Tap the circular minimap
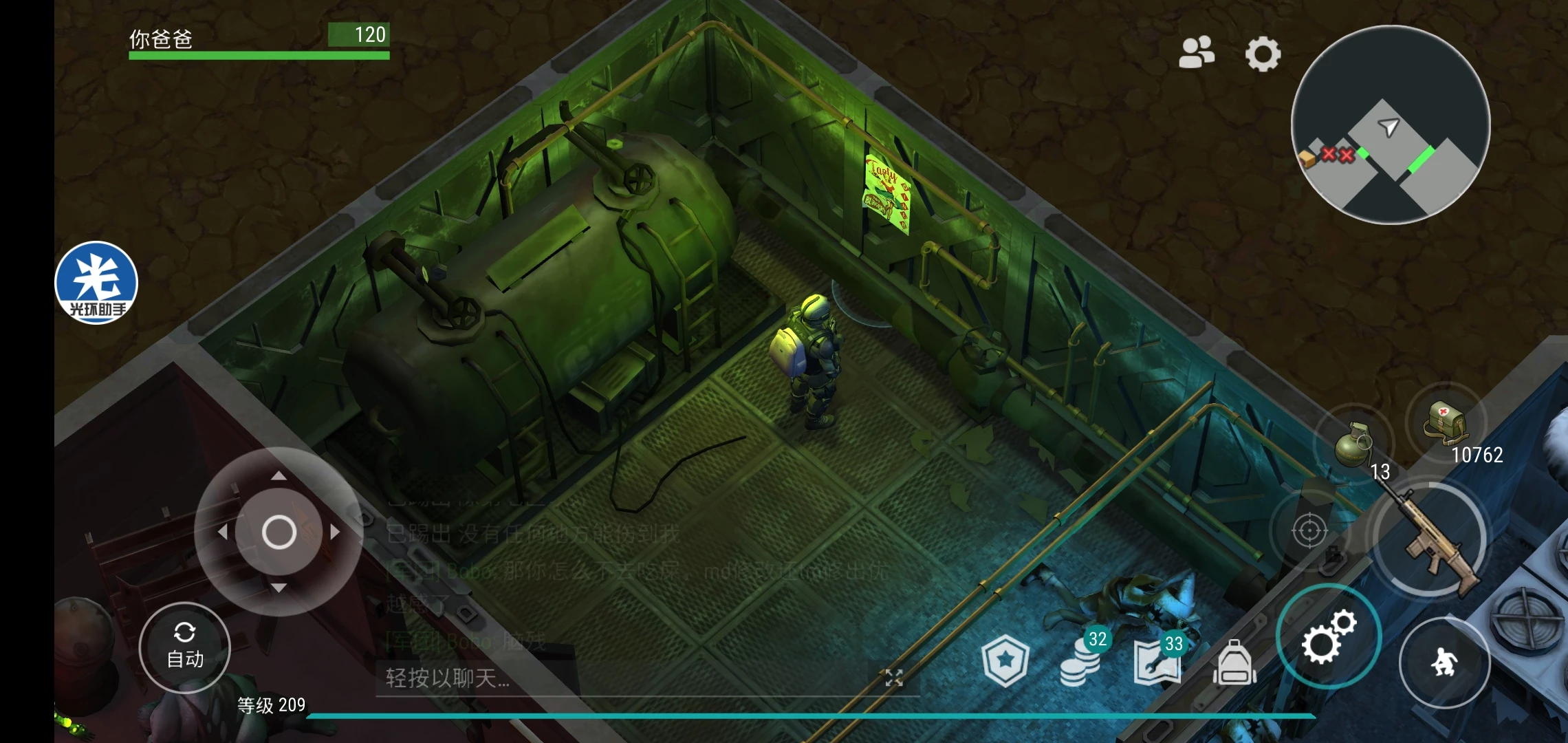 click(1391, 125)
